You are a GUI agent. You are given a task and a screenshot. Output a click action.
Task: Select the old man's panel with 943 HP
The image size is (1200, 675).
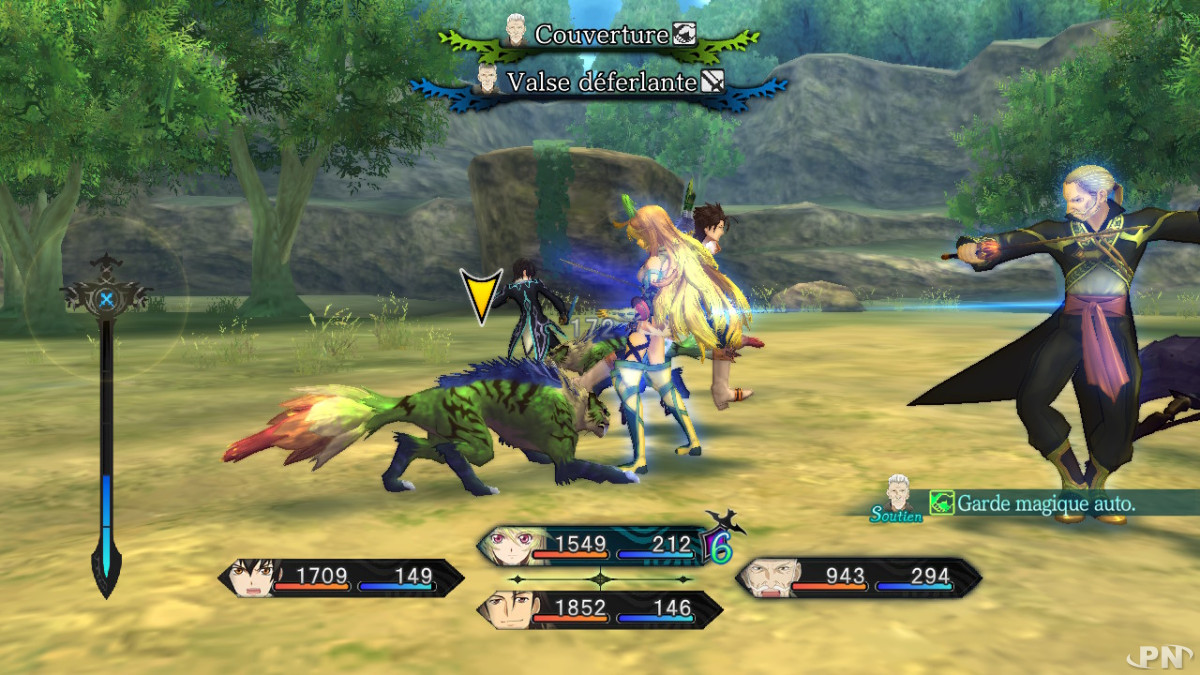point(858,577)
